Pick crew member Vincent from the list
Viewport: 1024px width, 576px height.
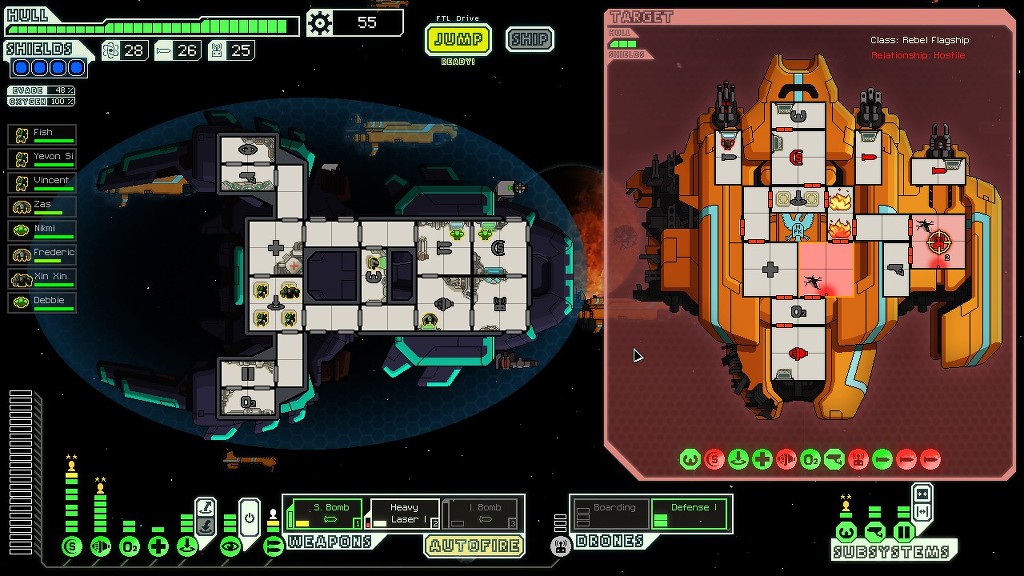coord(43,181)
